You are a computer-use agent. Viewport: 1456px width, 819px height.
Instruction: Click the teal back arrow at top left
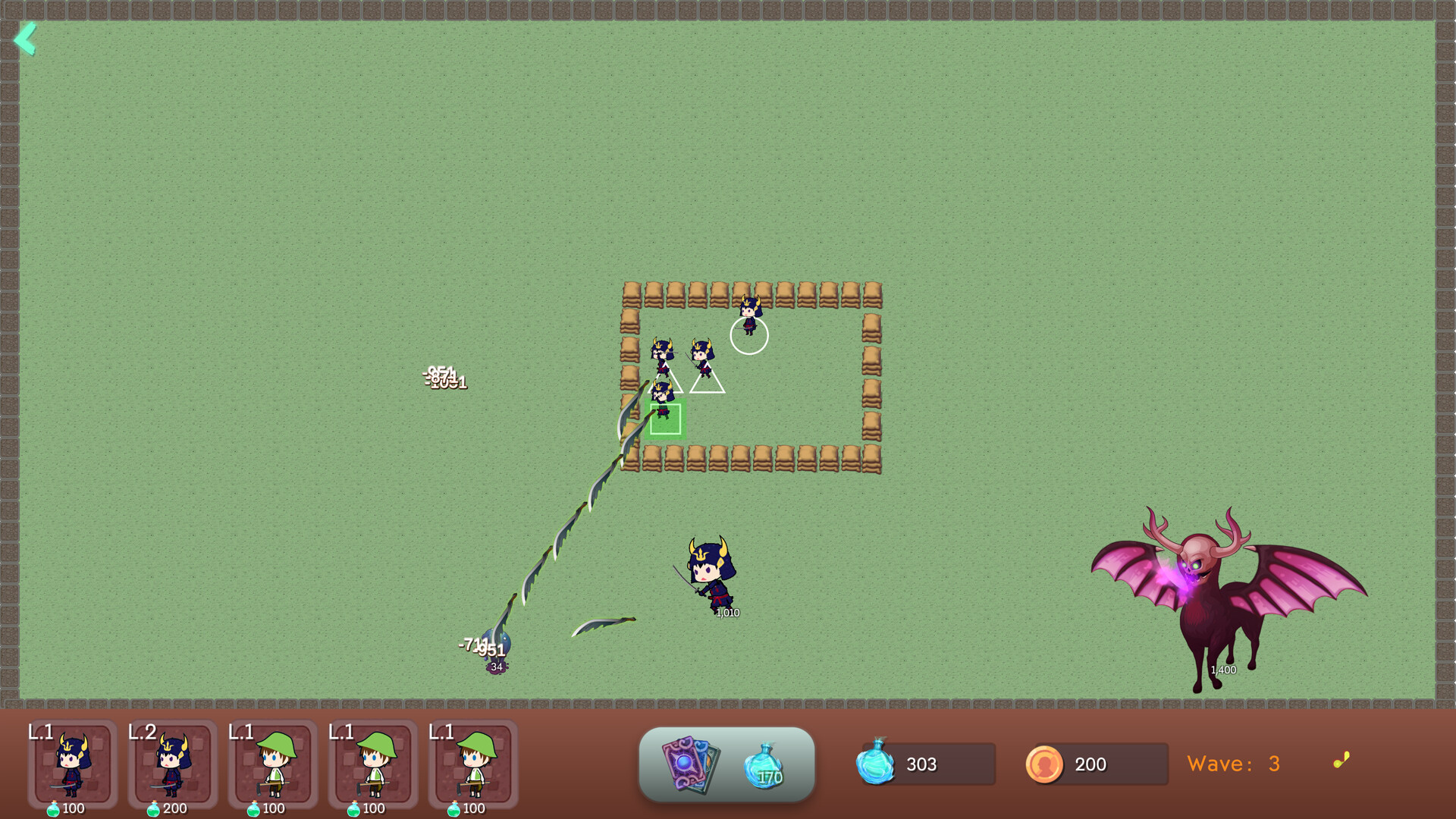(x=27, y=39)
